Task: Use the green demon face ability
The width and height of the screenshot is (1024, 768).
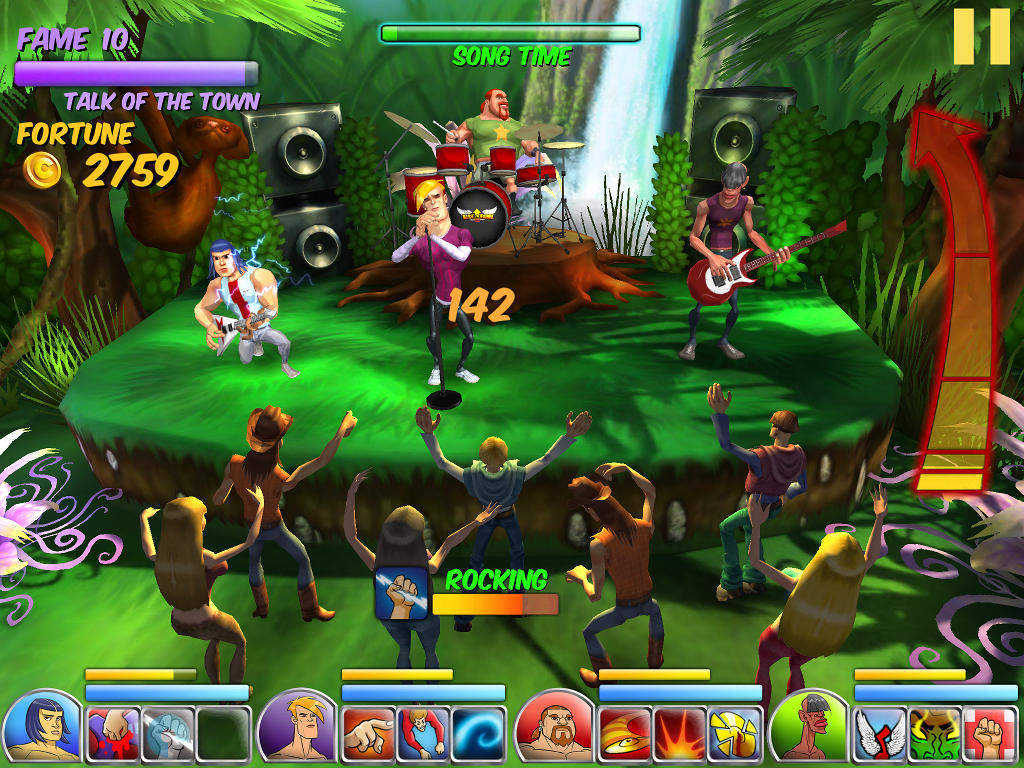Action: coord(935,735)
